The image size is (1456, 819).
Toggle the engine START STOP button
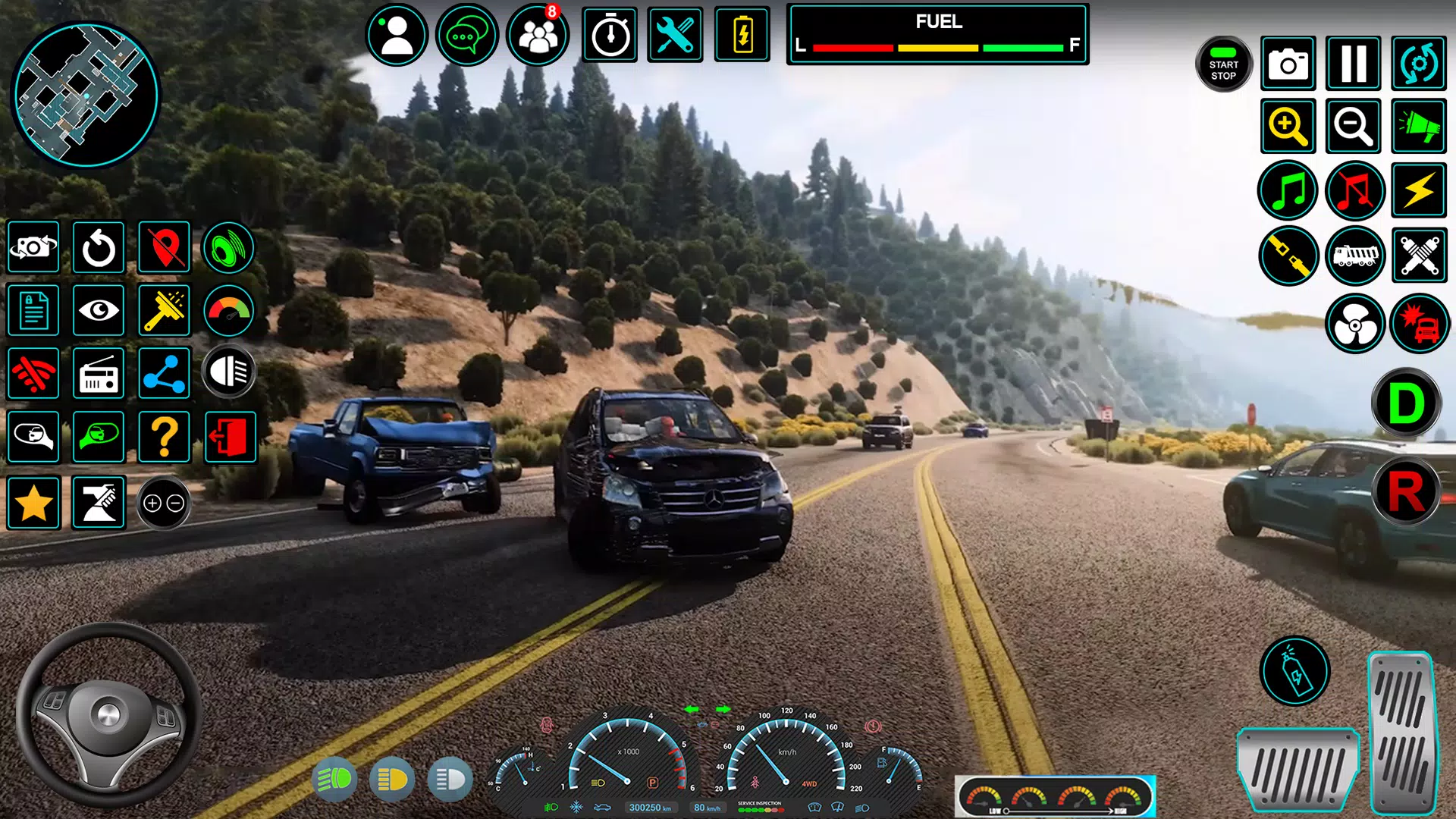[1223, 64]
